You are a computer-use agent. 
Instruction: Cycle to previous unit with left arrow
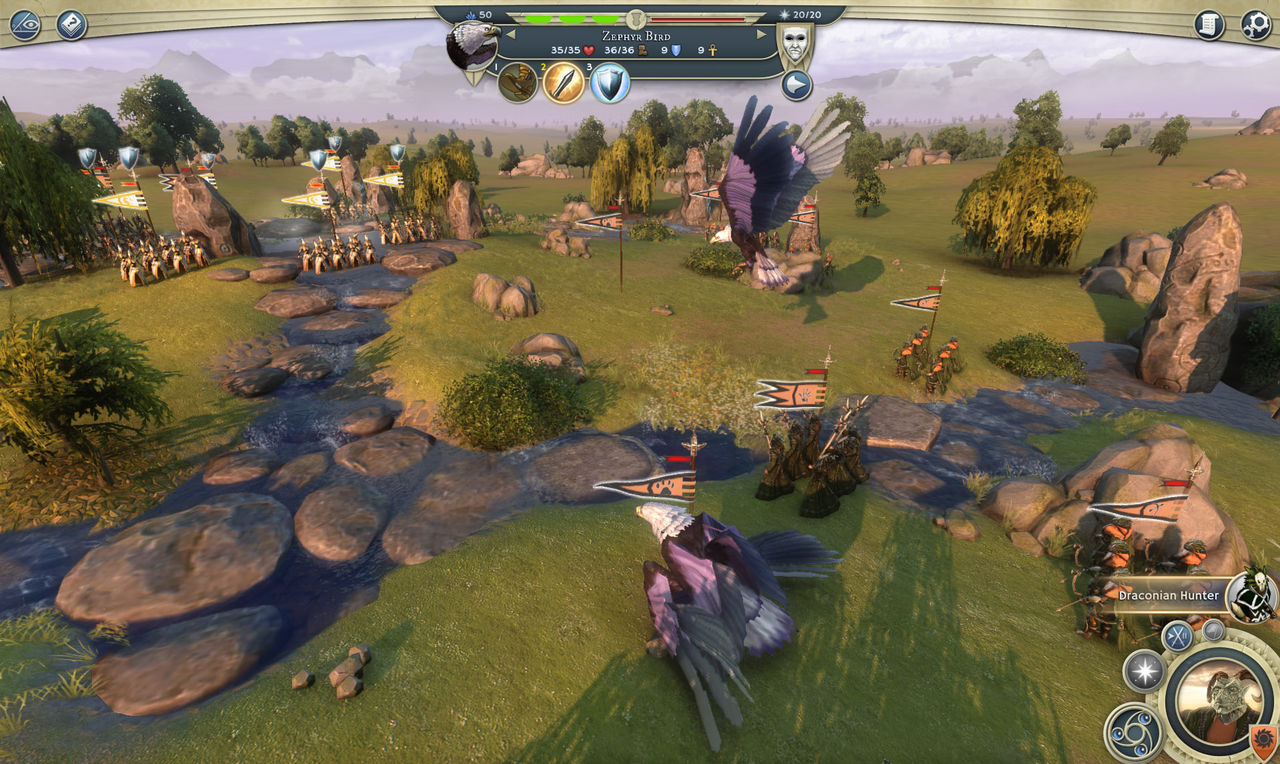pyautogui.click(x=509, y=34)
